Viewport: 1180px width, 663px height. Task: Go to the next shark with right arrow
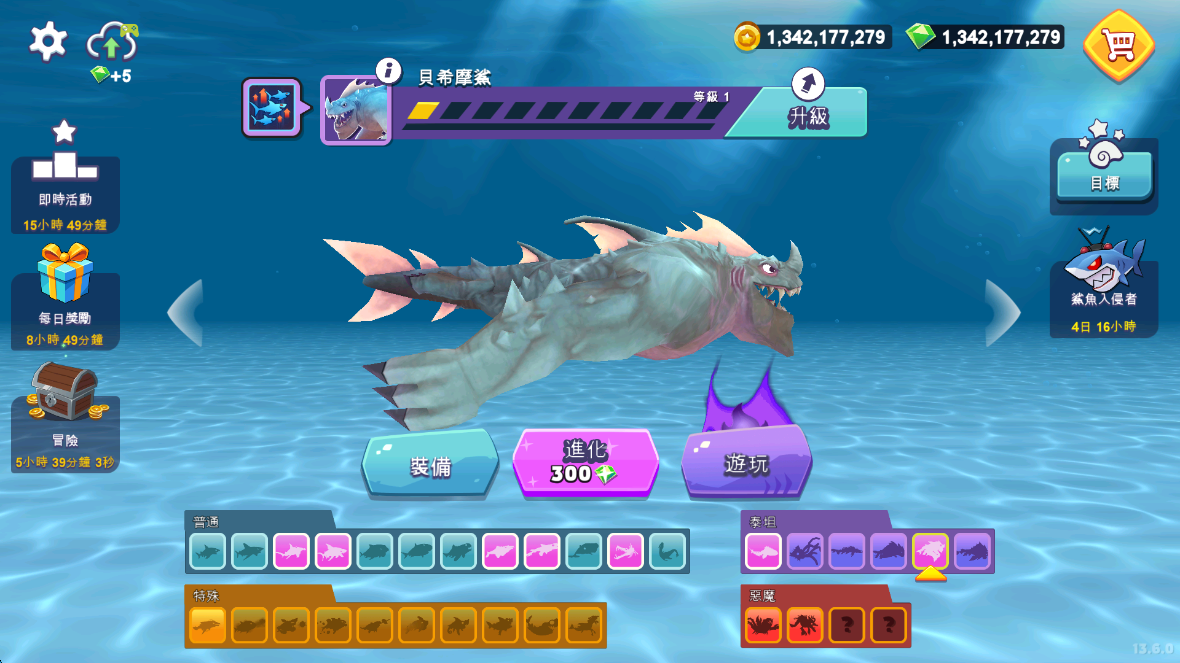pos(1001,313)
